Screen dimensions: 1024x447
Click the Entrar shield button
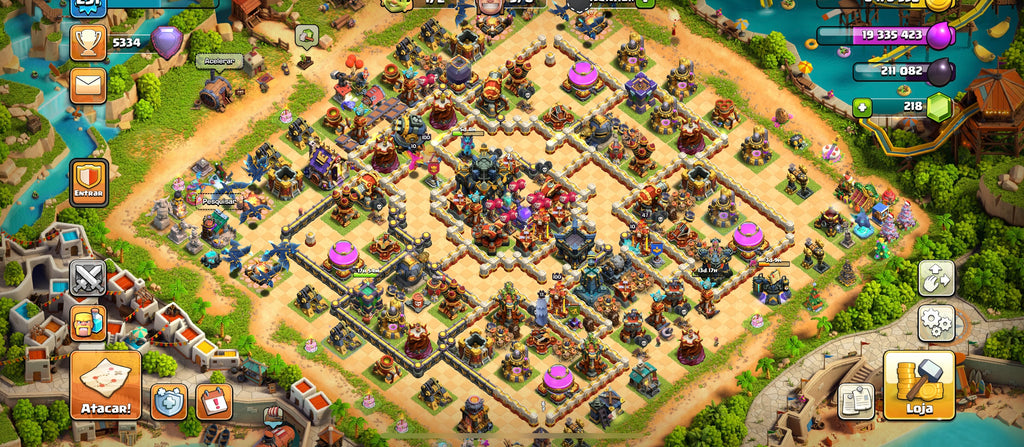[89, 181]
